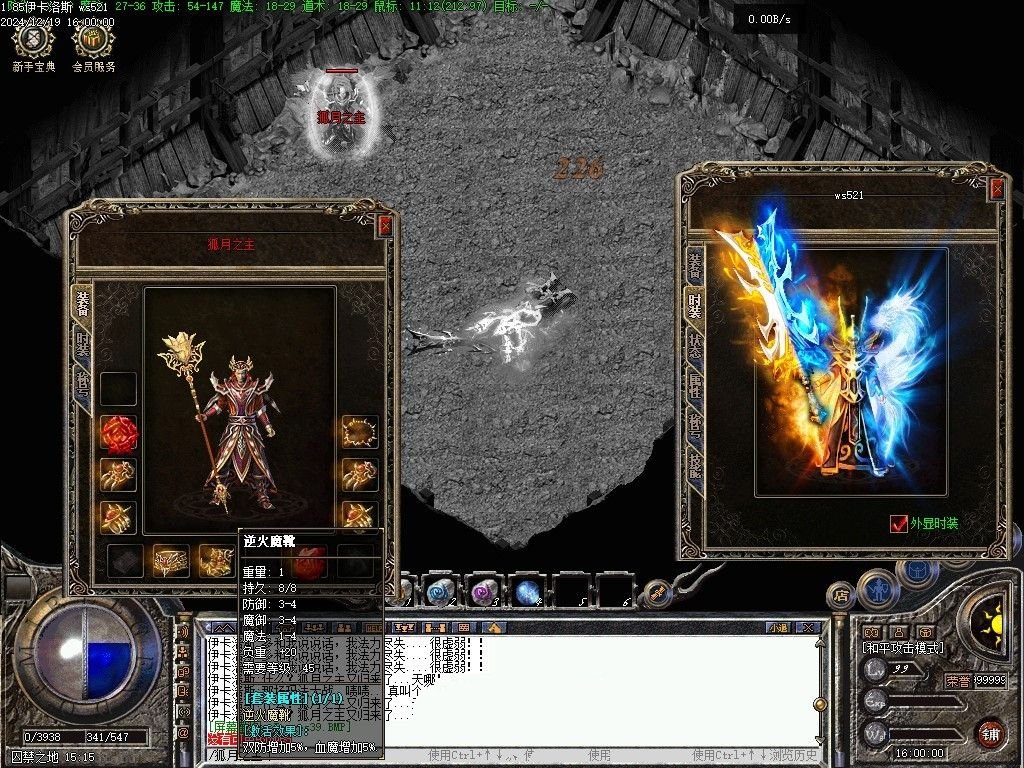This screenshot has width=1024, height=768.
Task: Open the 会员服务 member service icon
Action: 93,41
